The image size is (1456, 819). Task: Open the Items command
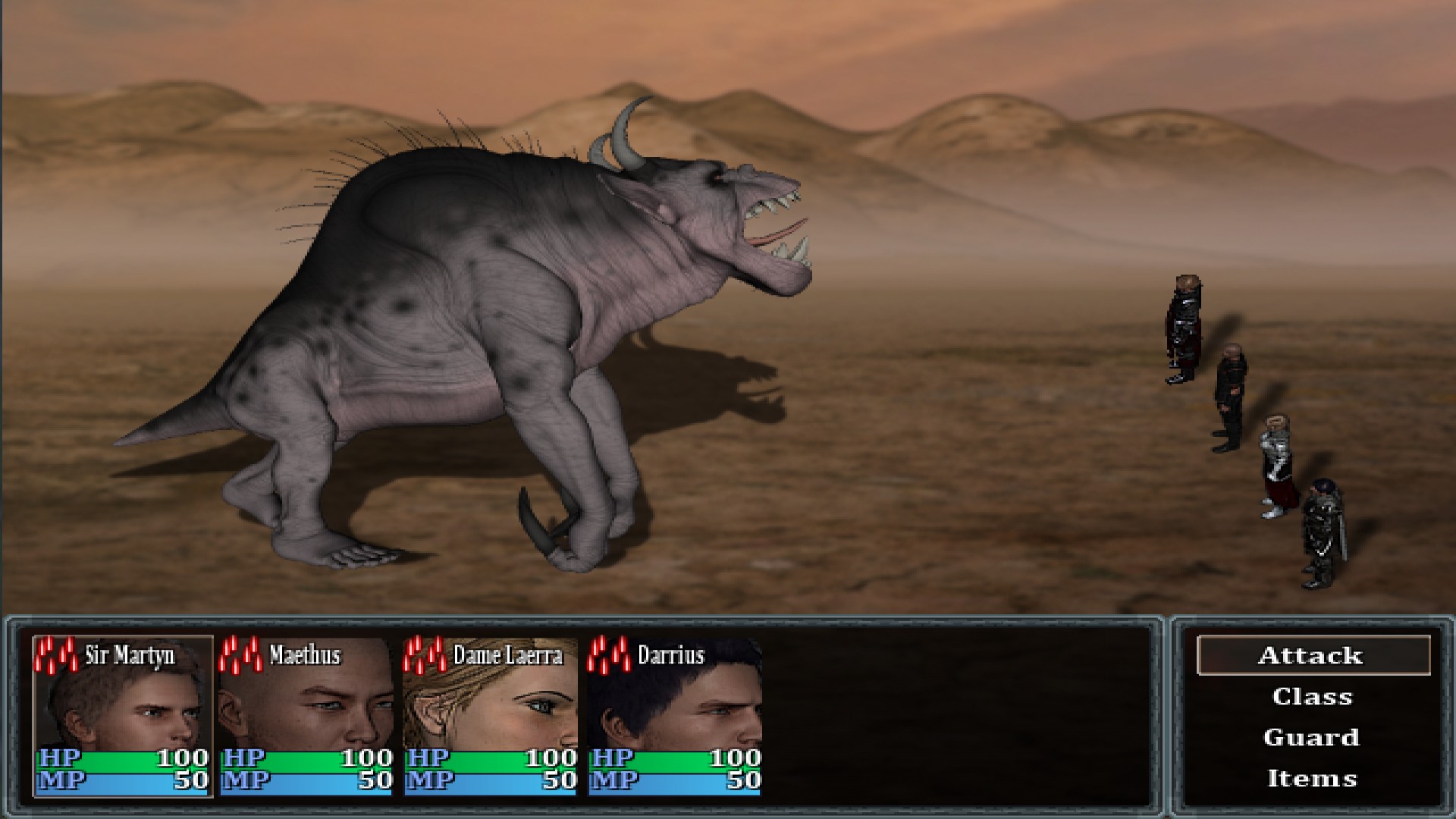pyautogui.click(x=1313, y=777)
